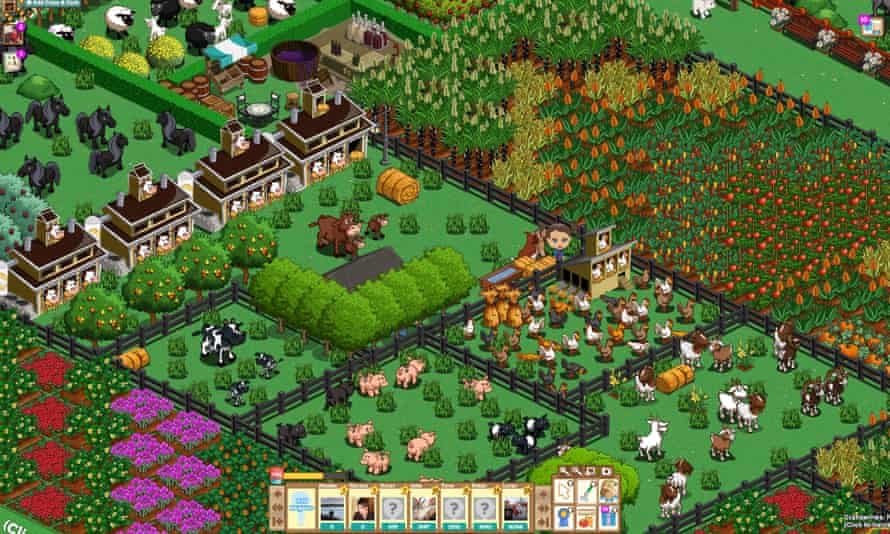View the blue ribbon achievements
This screenshot has height=534, width=890.
tap(563, 518)
